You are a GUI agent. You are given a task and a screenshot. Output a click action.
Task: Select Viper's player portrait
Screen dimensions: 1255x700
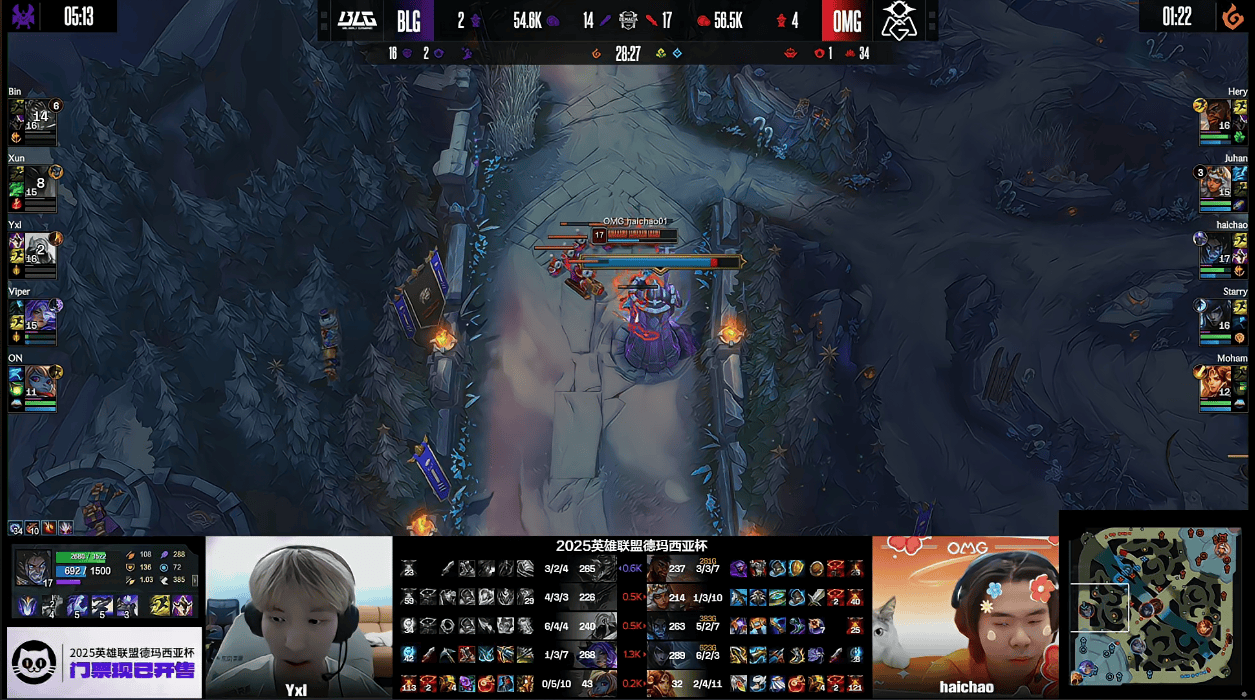point(40,314)
